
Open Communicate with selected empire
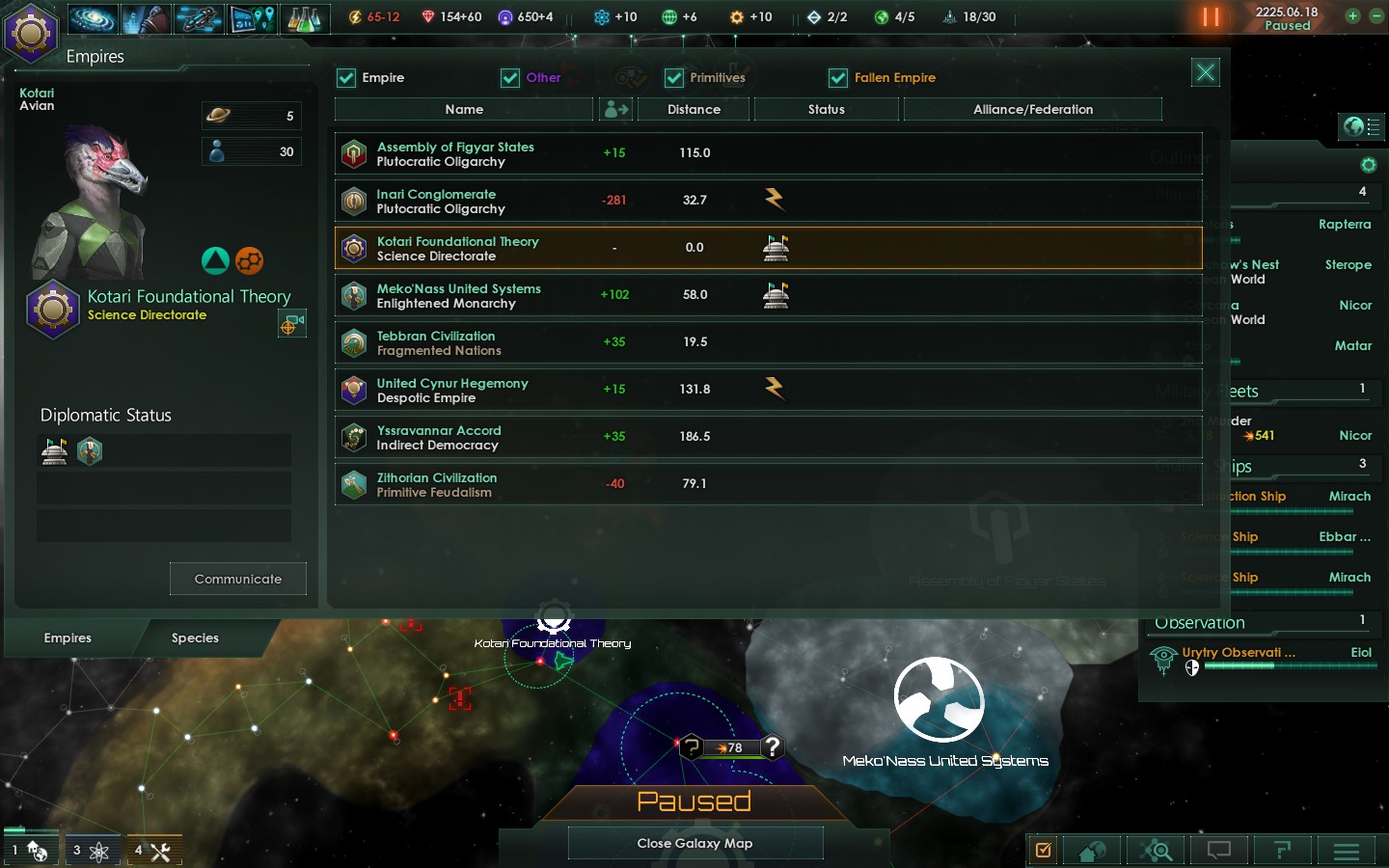point(238,579)
